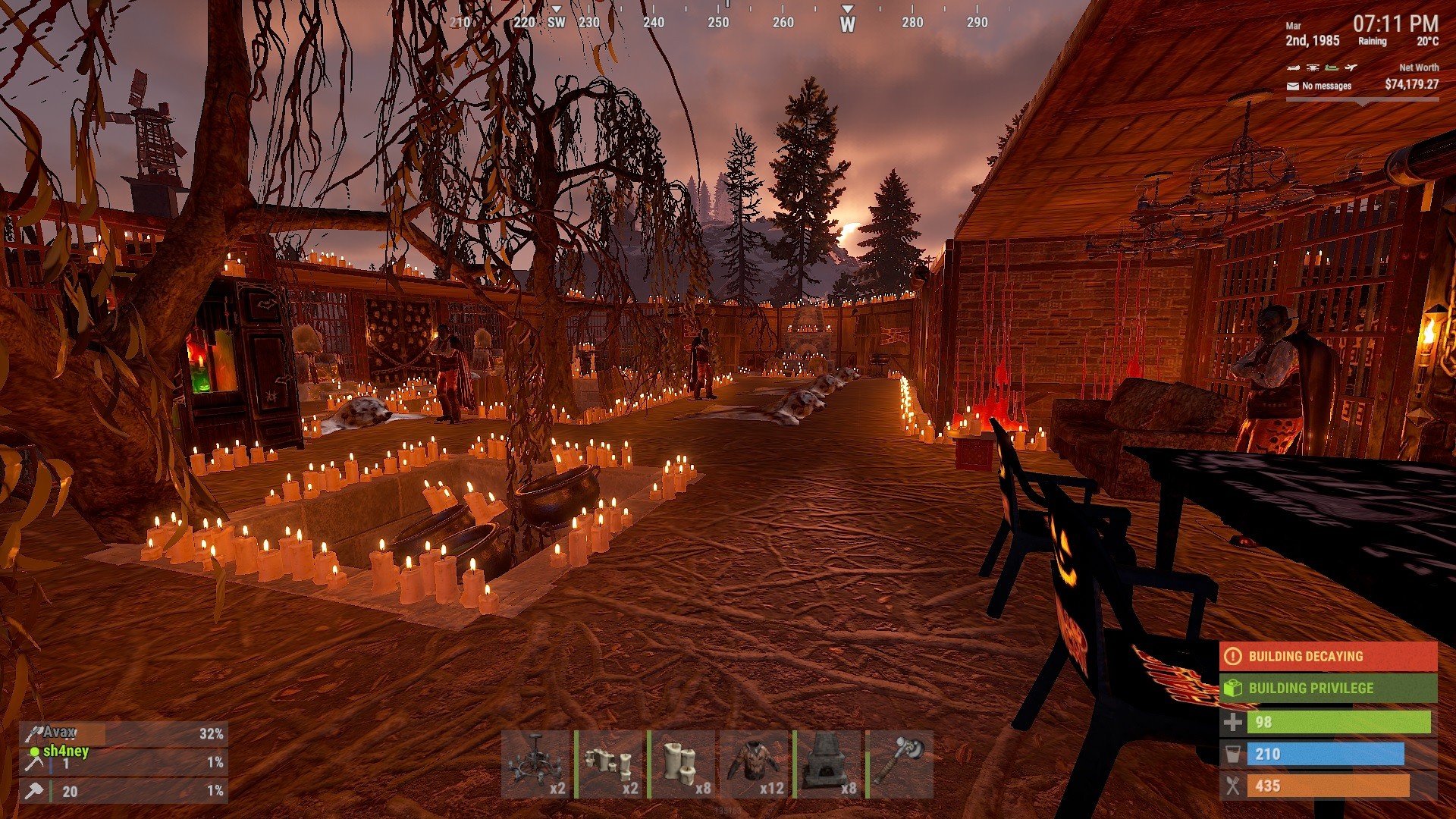
Task: Select the small candle set slot
Action: pos(609,764)
